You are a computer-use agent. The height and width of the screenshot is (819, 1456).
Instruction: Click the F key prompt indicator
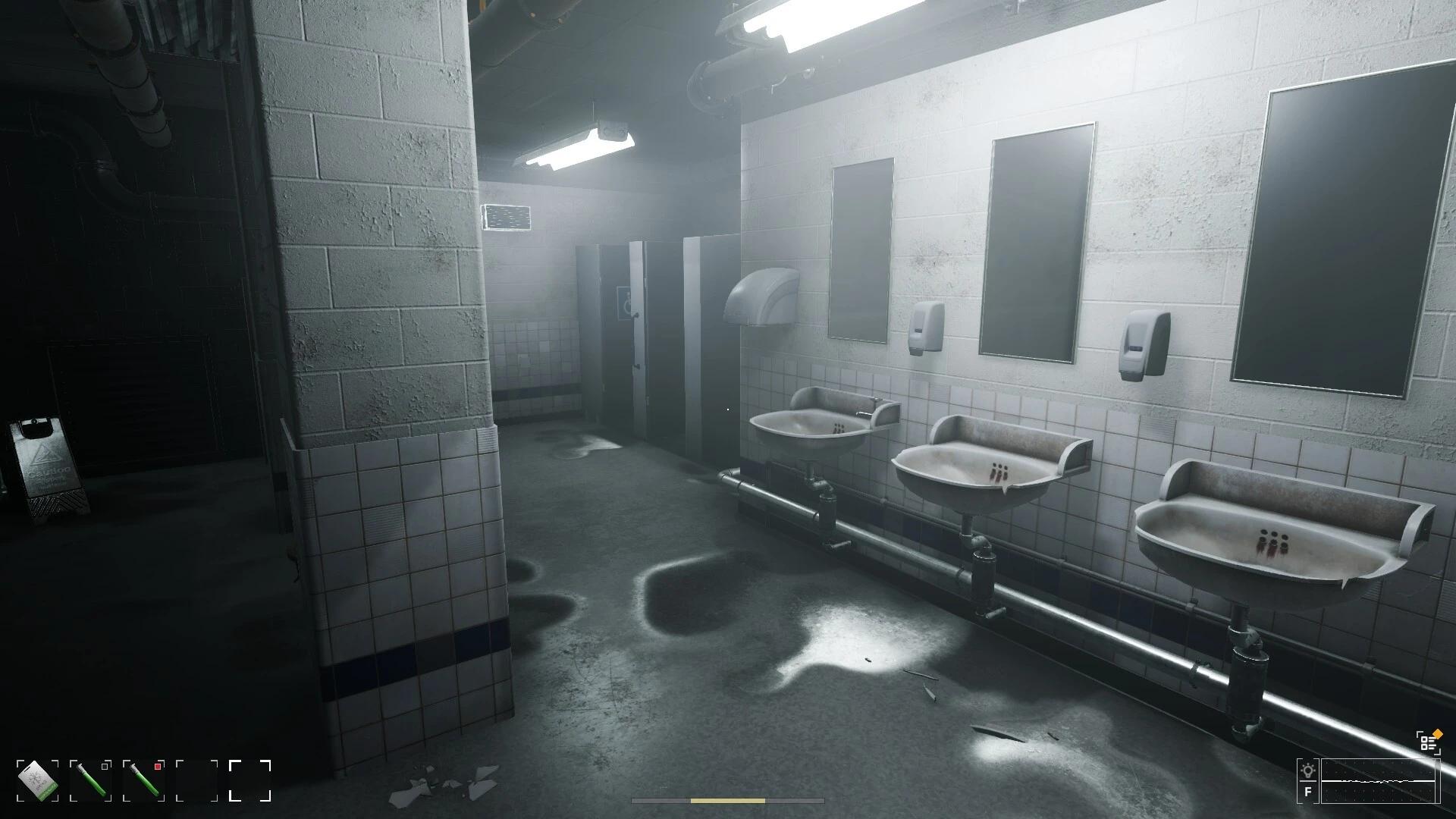click(x=1306, y=792)
